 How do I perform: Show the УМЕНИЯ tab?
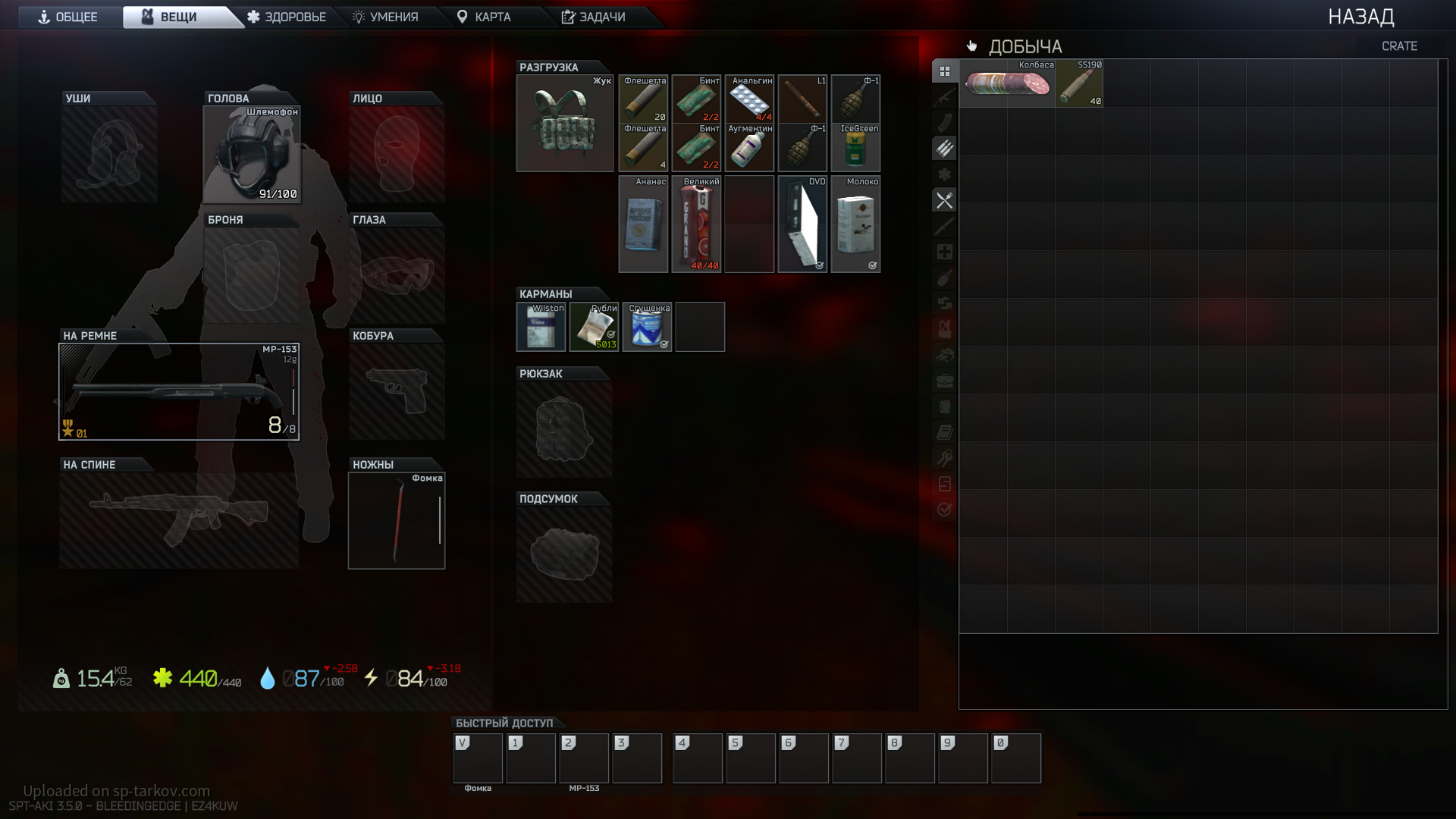click(x=385, y=17)
